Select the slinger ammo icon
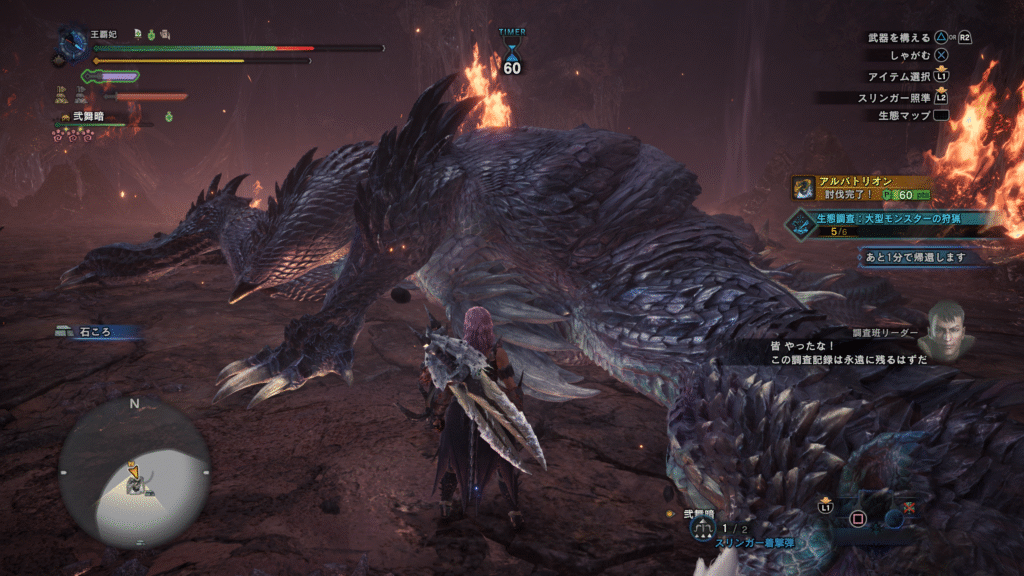This screenshot has width=1024, height=576. click(702, 527)
